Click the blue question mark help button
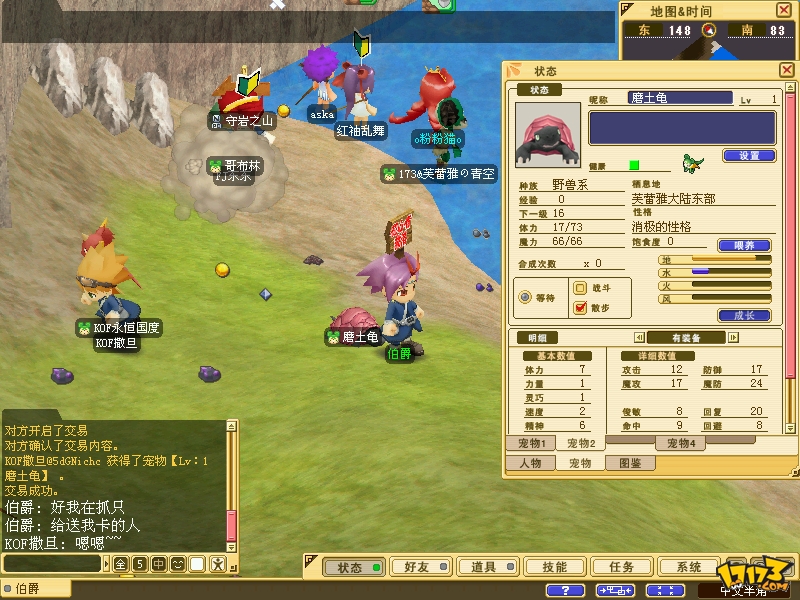 566,590
